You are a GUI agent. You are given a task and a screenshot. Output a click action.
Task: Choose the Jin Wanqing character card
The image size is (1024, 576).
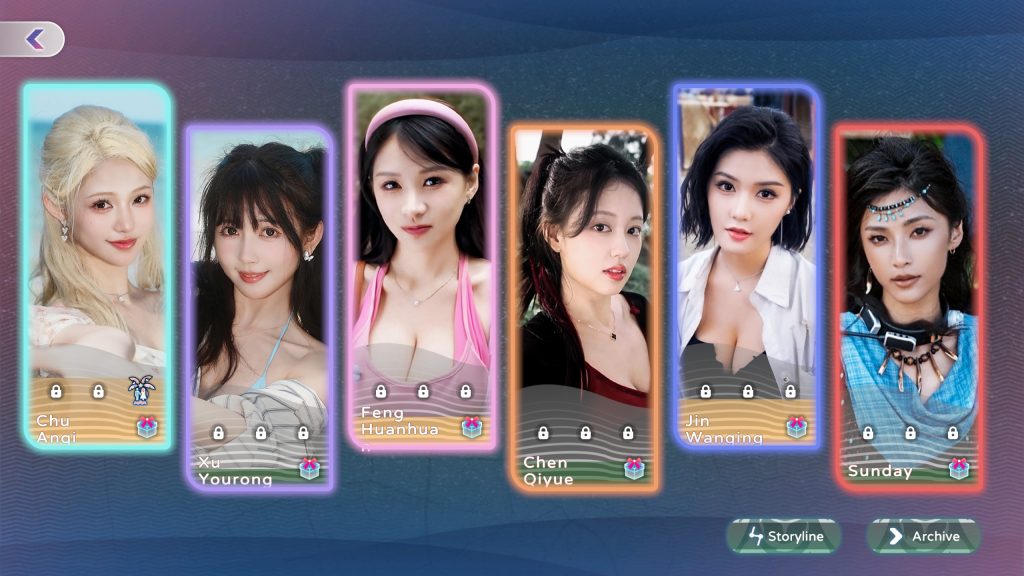click(x=746, y=240)
